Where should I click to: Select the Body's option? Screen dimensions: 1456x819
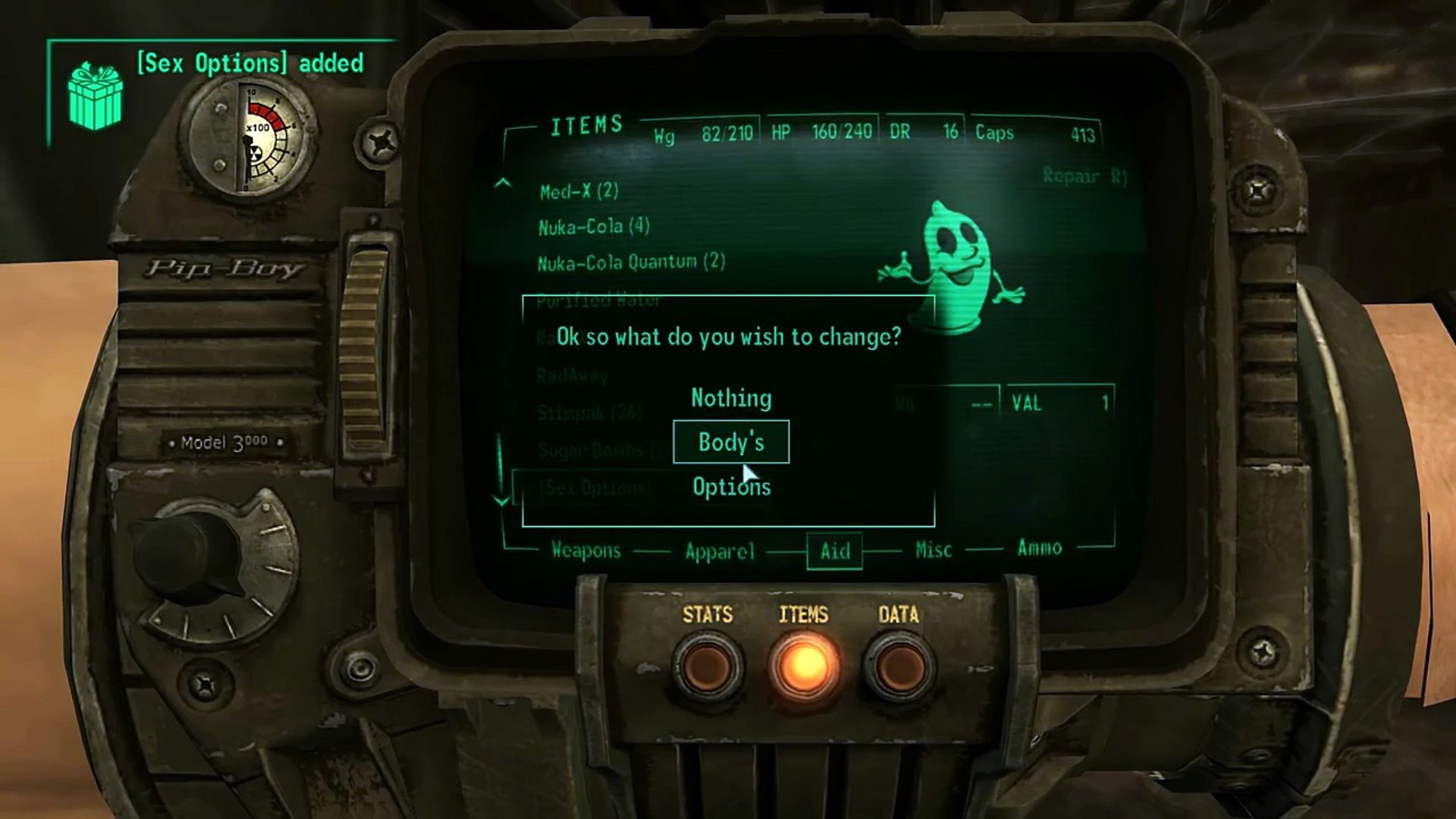coord(731,442)
